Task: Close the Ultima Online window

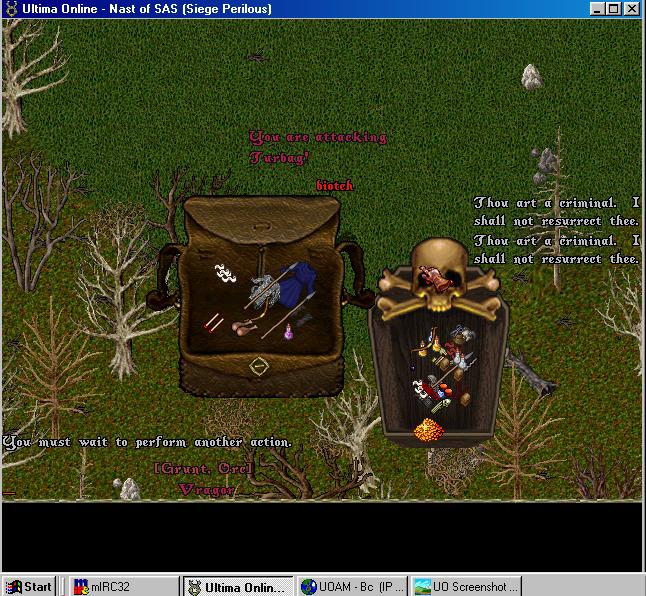Action: pyautogui.click(x=632, y=9)
